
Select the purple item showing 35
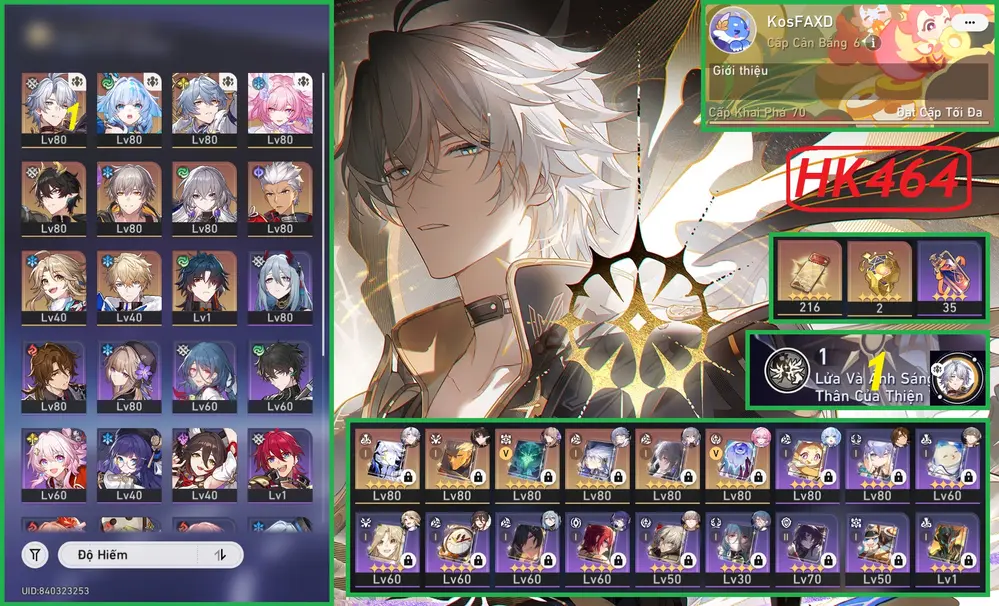(949, 276)
